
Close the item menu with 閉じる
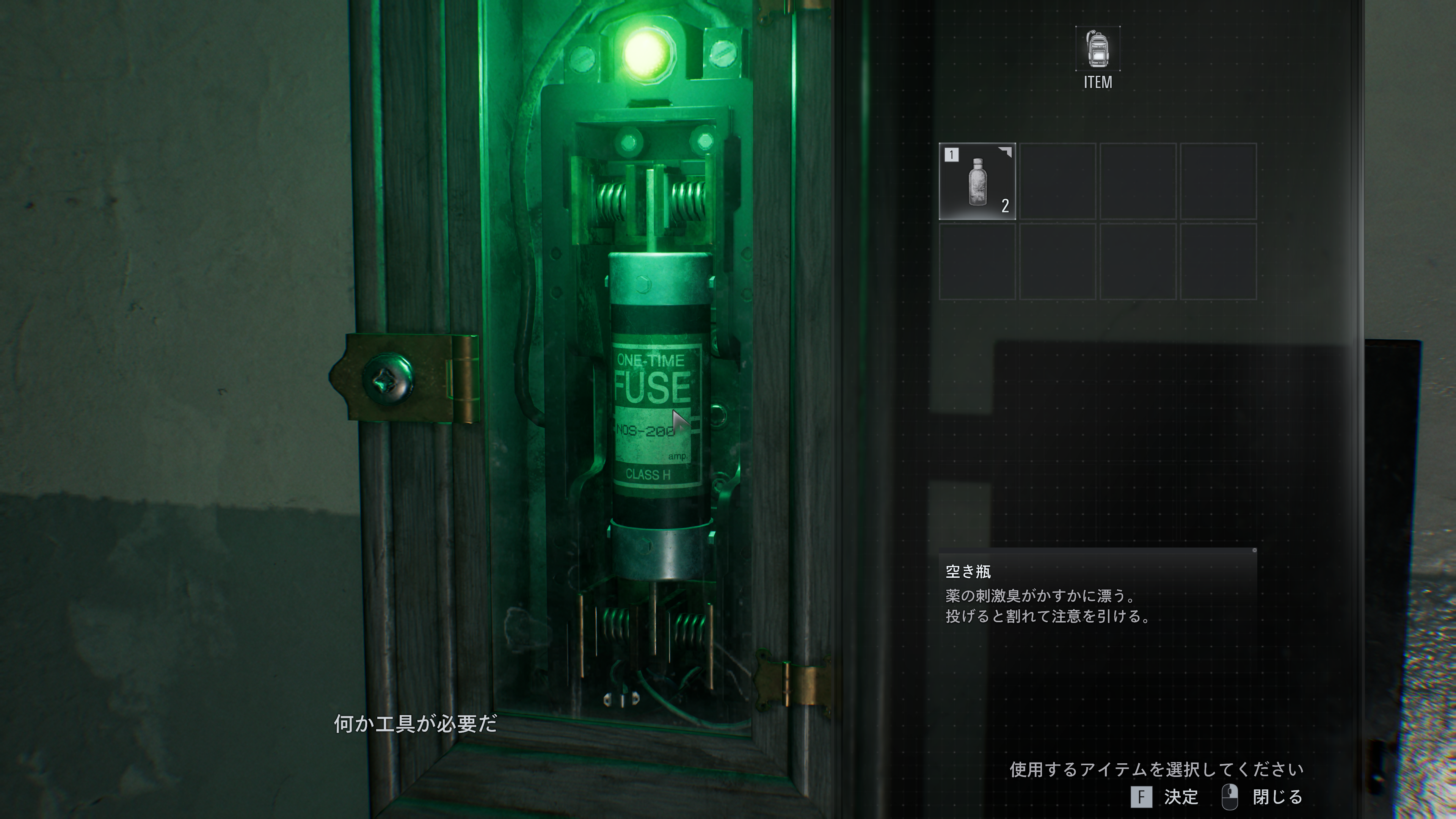tap(1264, 797)
